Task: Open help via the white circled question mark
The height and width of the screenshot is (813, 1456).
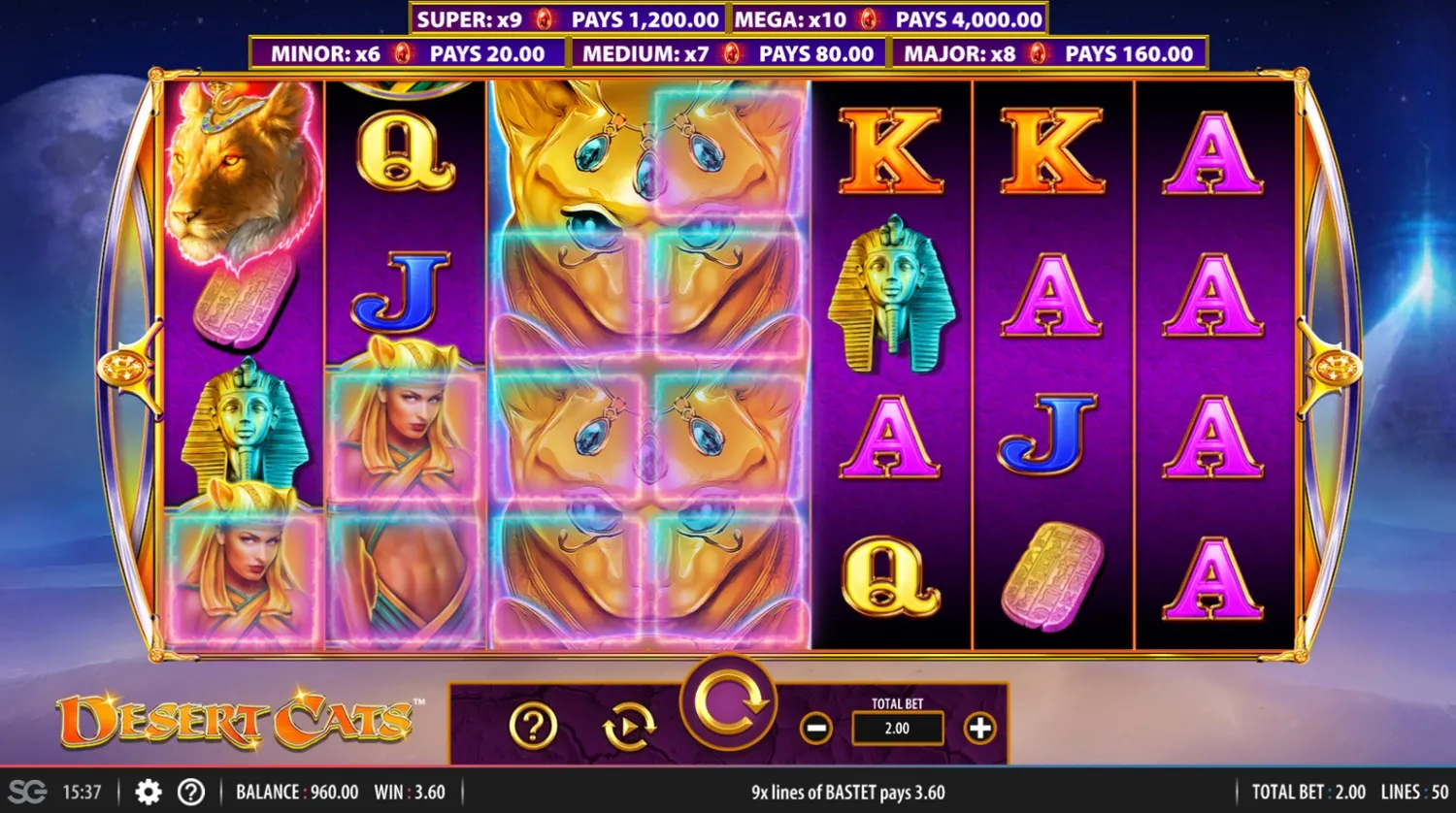Action: click(x=191, y=792)
